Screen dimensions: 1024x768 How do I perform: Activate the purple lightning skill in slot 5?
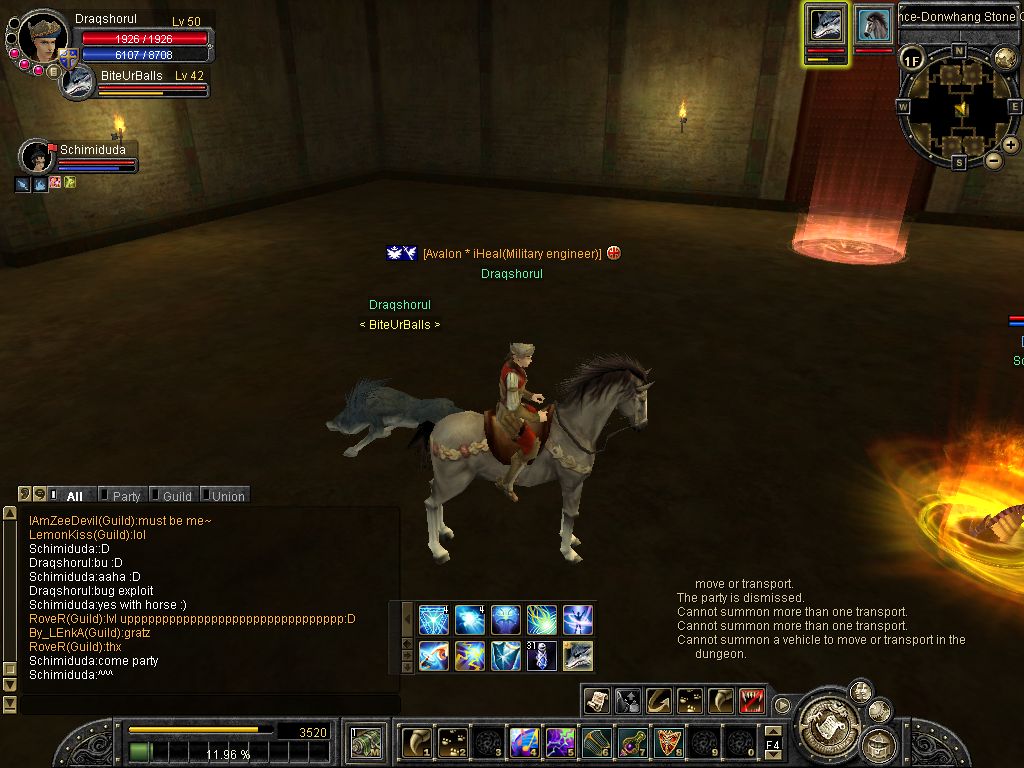point(559,742)
